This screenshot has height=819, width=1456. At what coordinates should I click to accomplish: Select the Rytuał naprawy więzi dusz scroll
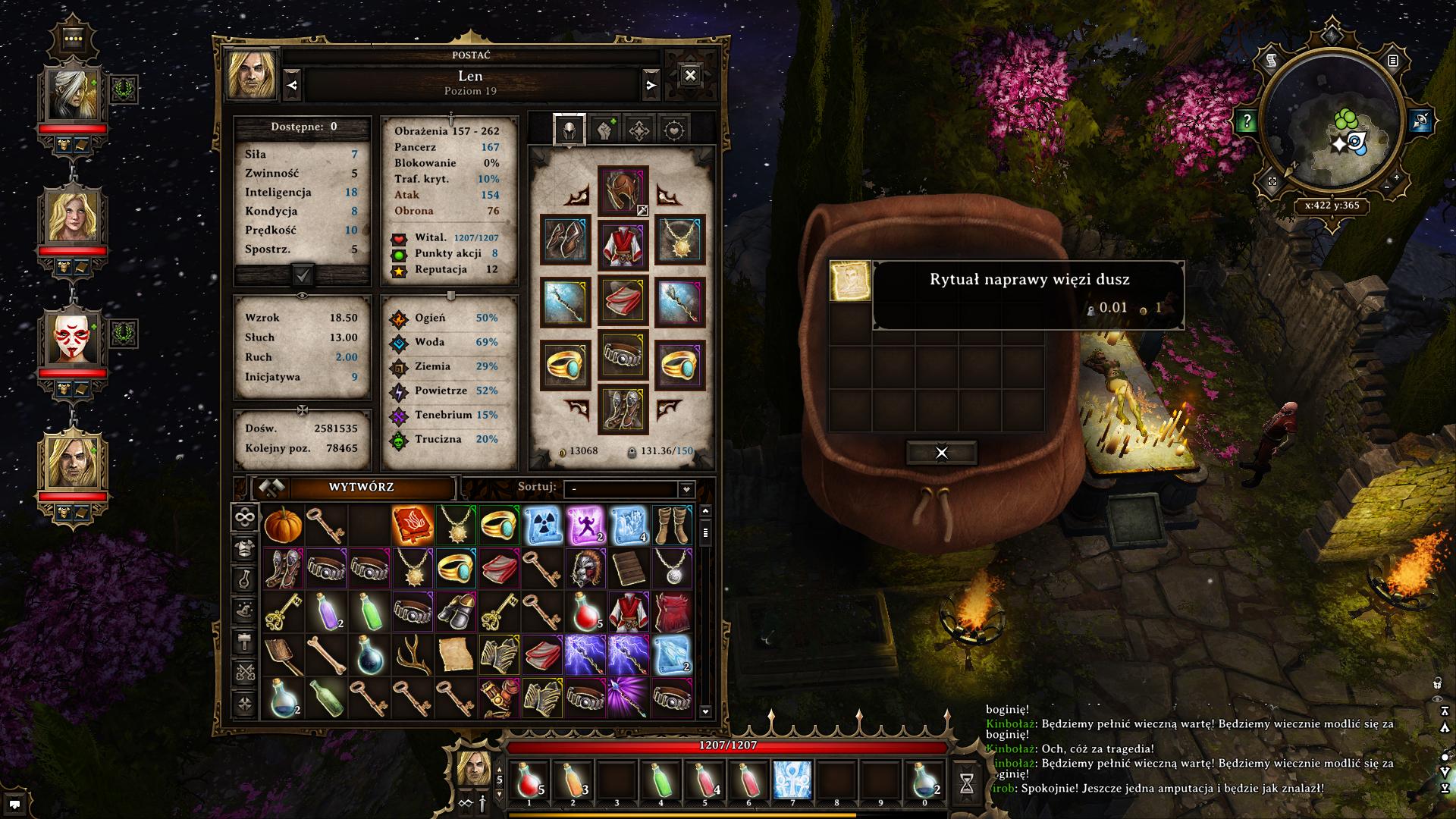coord(849,281)
